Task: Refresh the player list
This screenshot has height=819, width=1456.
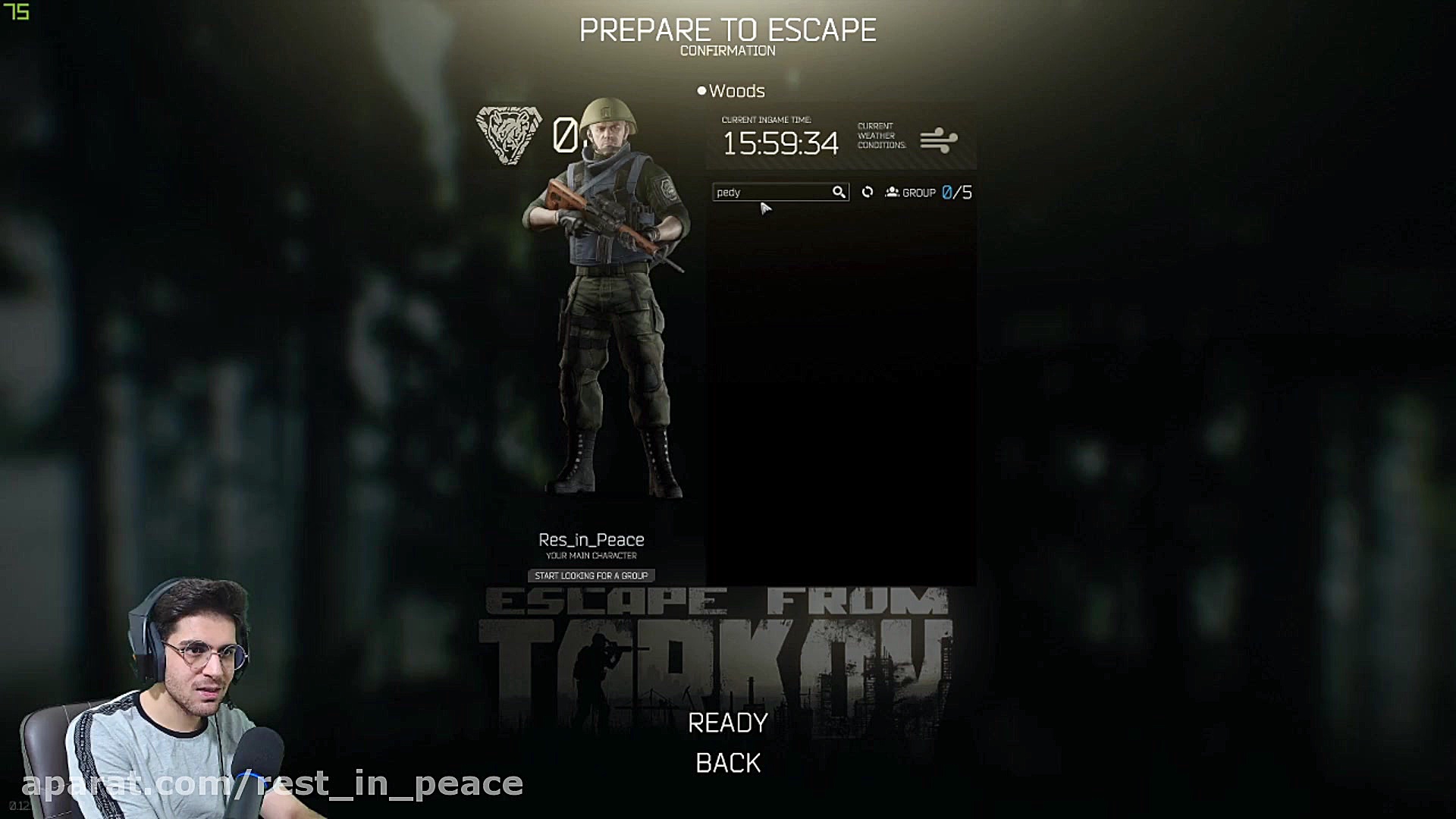Action: (868, 193)
